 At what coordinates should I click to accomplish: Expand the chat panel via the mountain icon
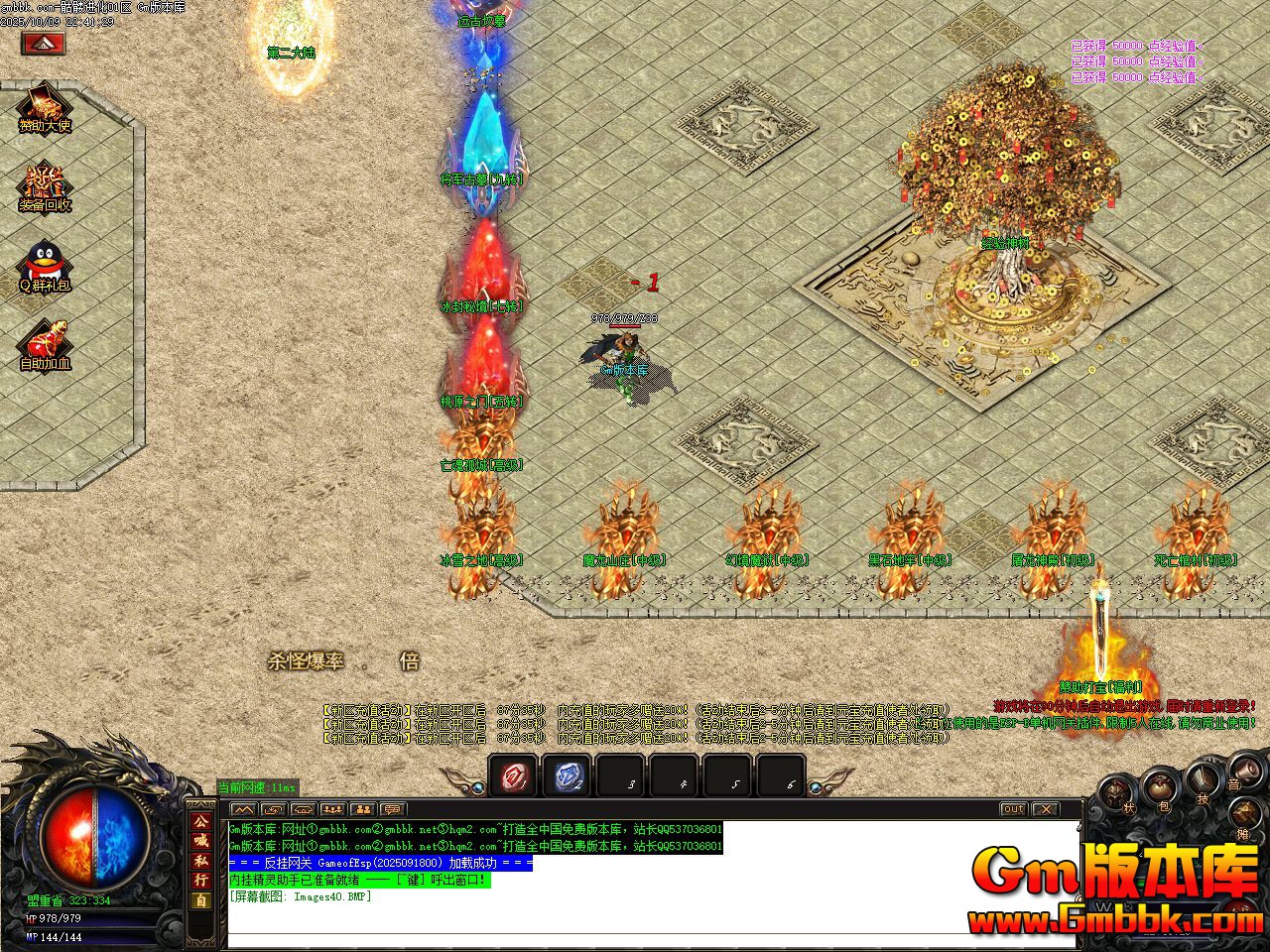tap(243, 810)
